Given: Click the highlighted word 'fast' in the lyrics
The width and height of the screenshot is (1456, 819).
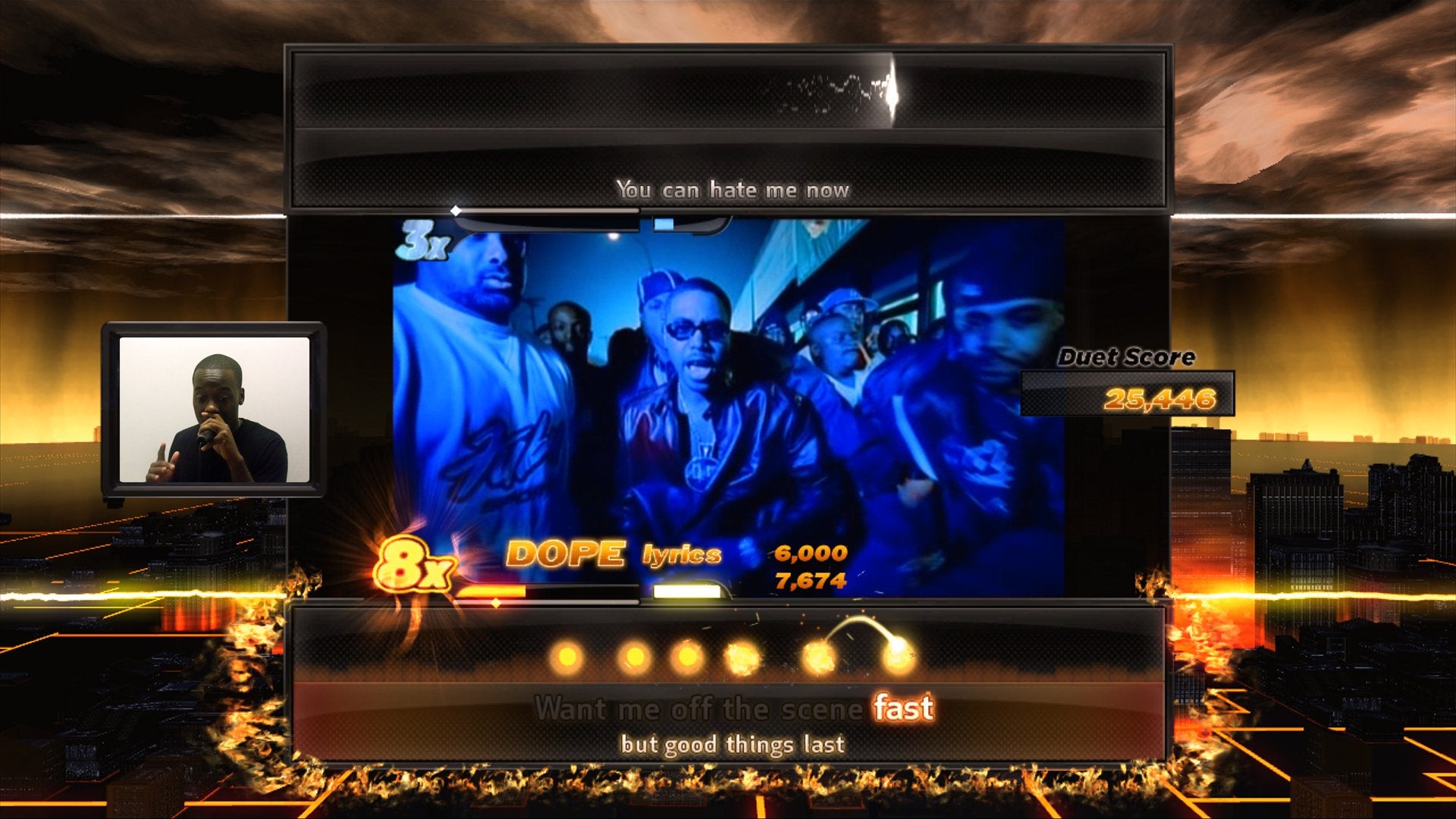Looking at the screenshot, I should pos(903,709).
